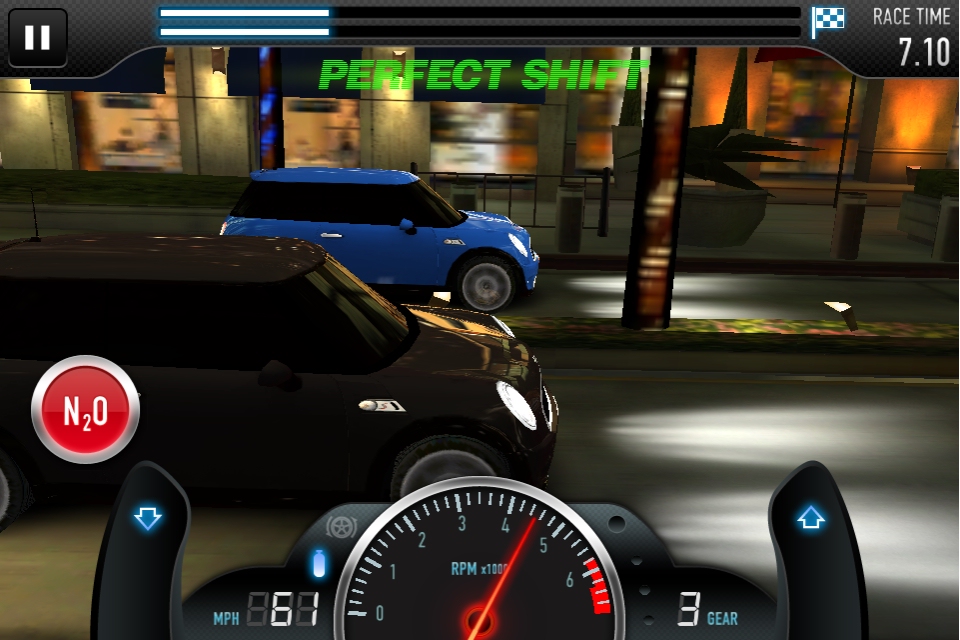Activate the red N2O nitrous boost

click(85, 409)
